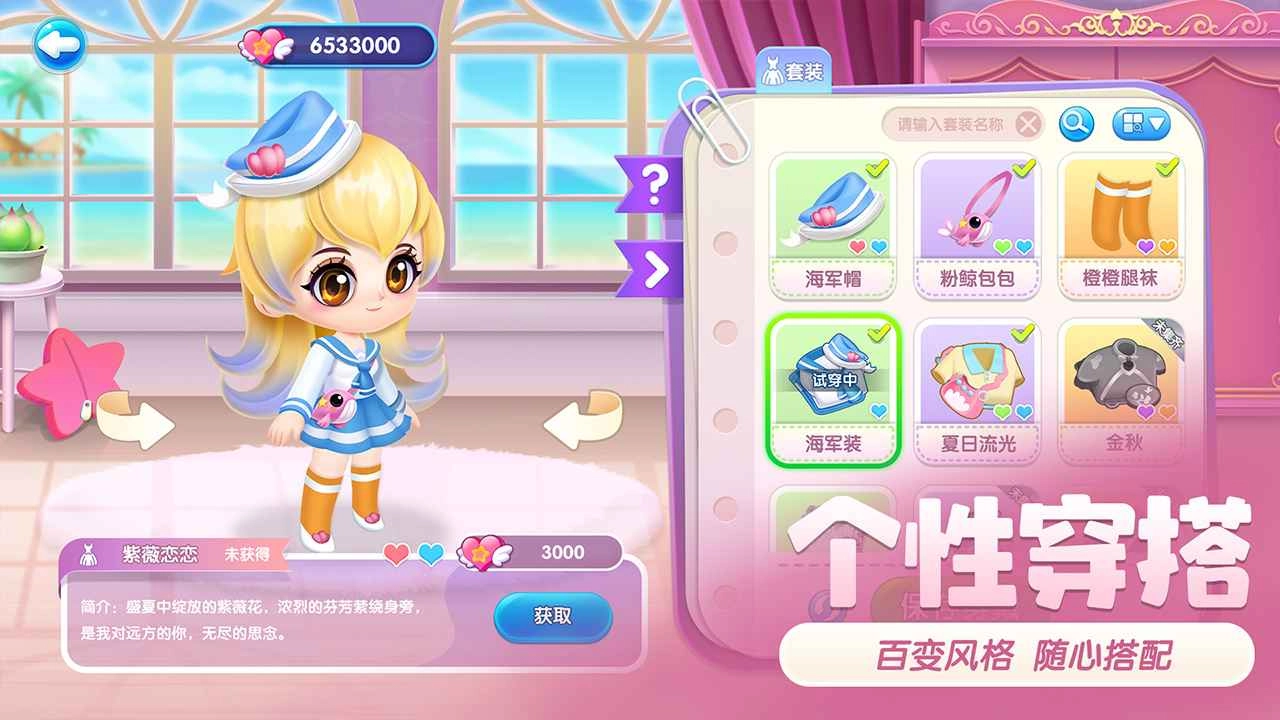
Task: Select the 海军帽 sailor hat item
Action: [x=836, y=220]
